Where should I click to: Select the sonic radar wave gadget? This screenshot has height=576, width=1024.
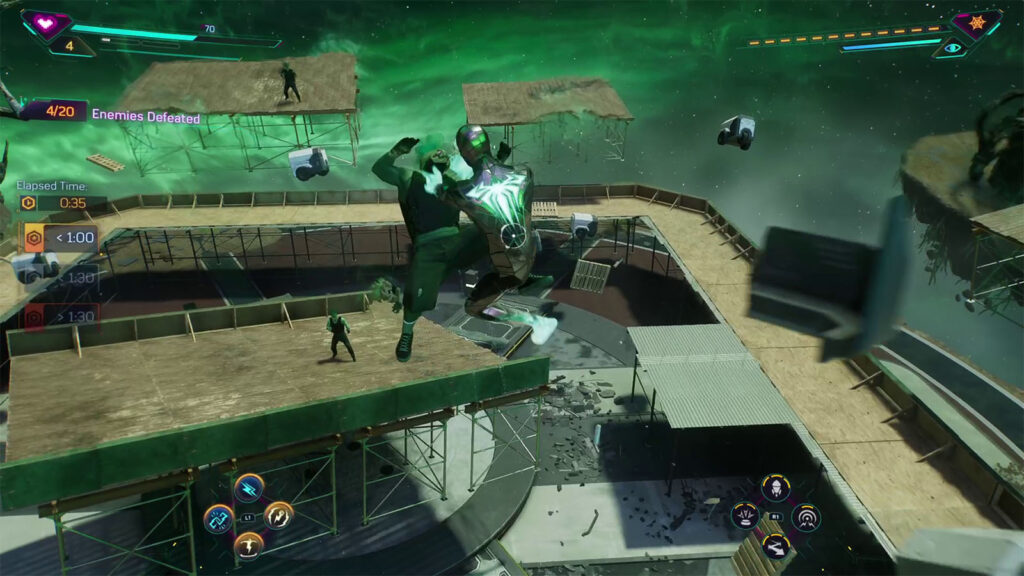tap(806, 517)
